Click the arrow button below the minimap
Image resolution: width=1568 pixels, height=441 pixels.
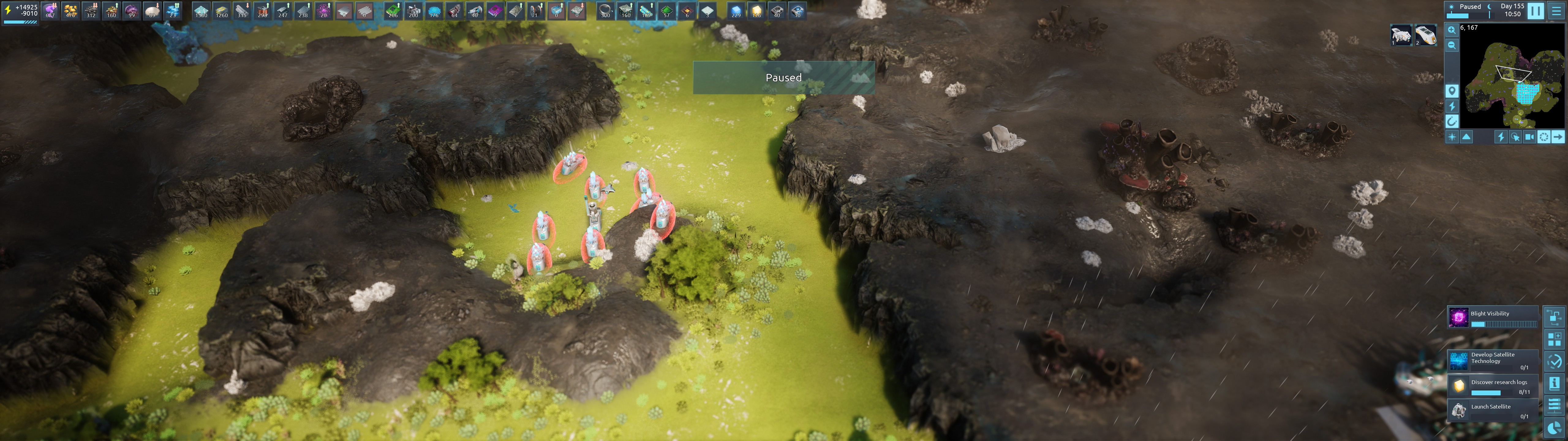coord(1558,137)
